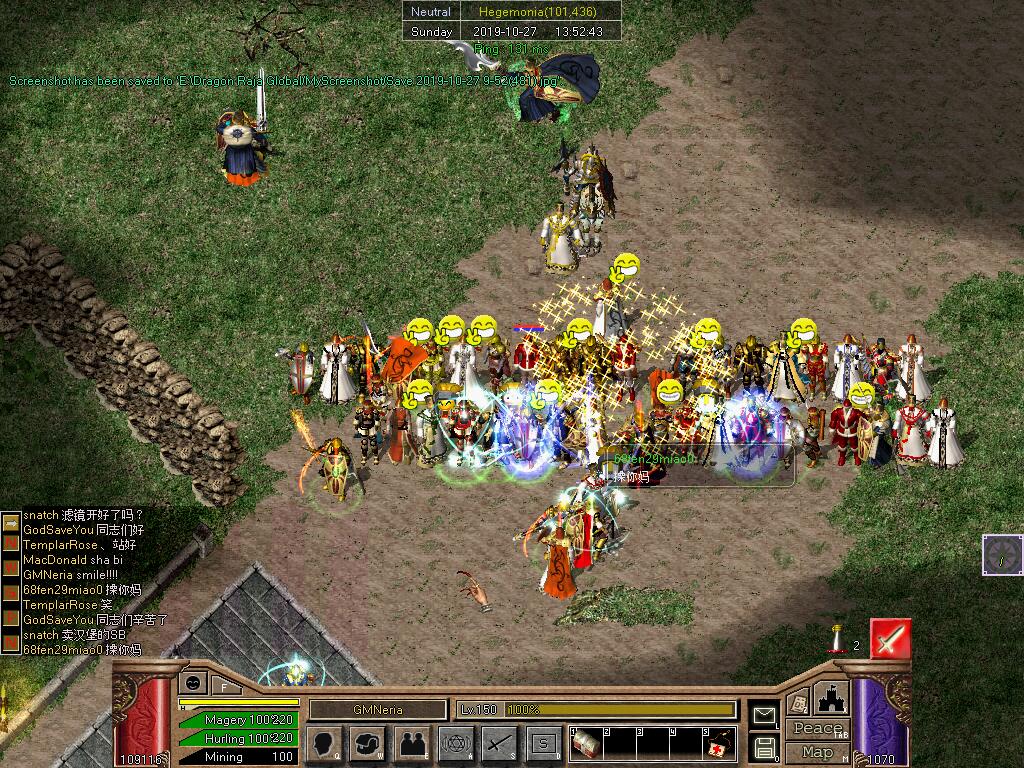Image resolution: width=1024 pixels, height=768 pixels.
Task: Click the S system button
Action: point(543,744)
